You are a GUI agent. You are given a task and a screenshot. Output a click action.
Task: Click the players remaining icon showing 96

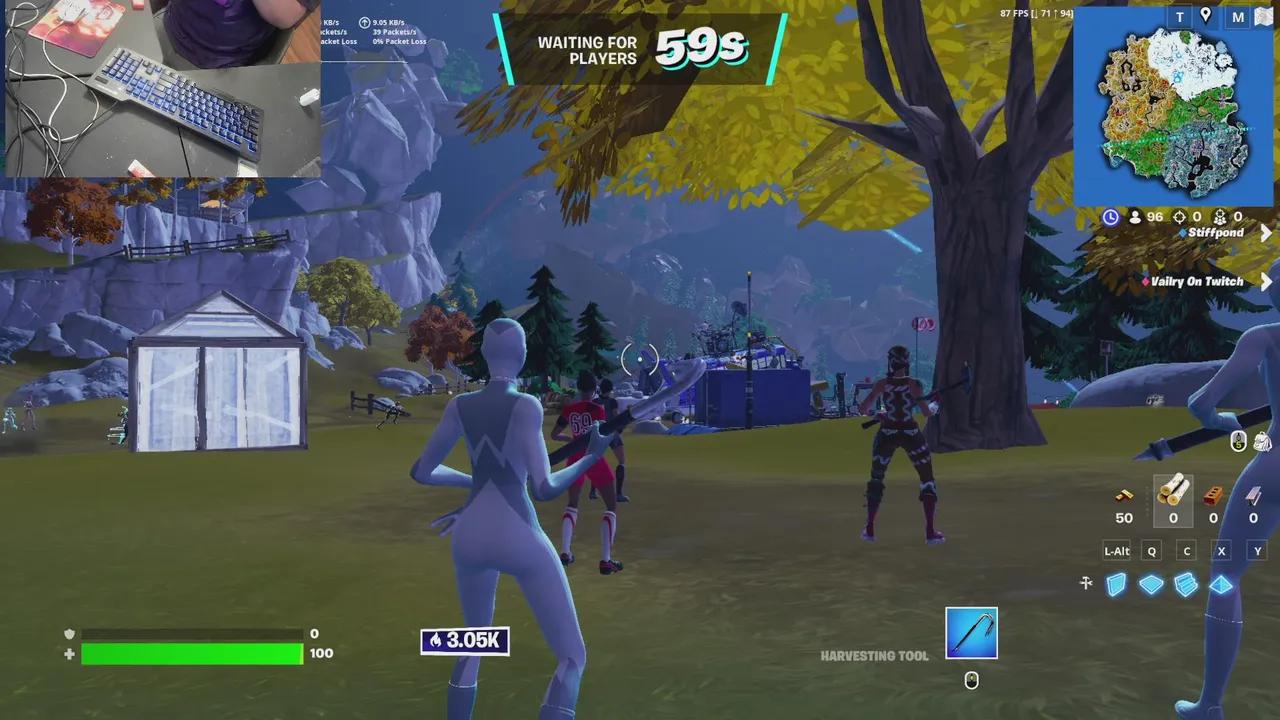pyautogui.click(x=1136, y=216)
